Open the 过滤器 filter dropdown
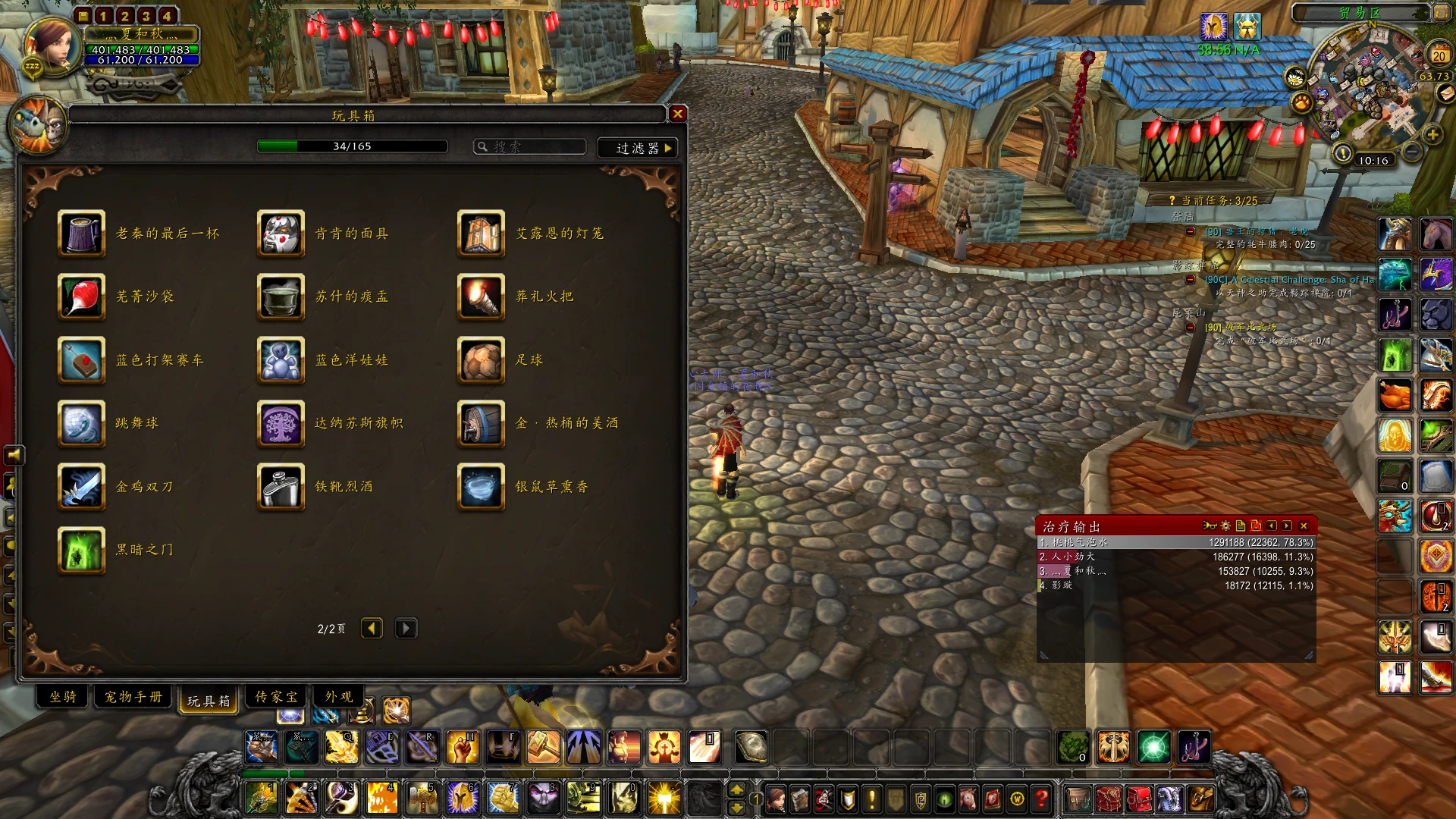 [637, 148]
